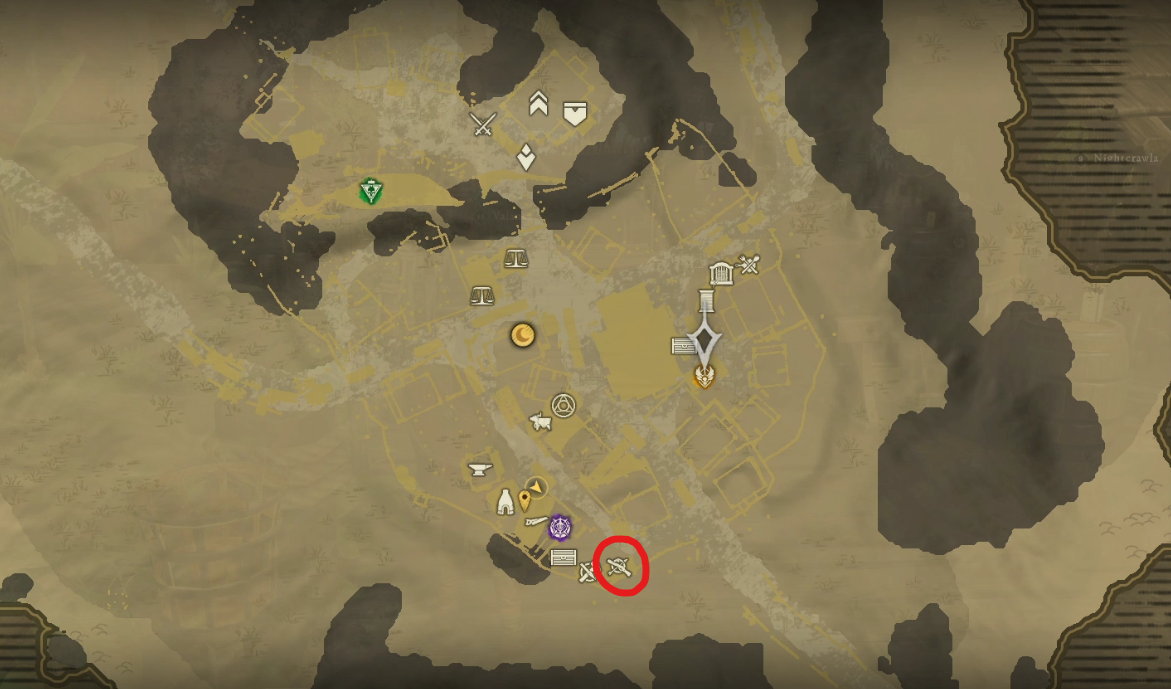The image size is (1171, 689).
Task: Click the scroll marker below the gate
Action: pos(708,299)
